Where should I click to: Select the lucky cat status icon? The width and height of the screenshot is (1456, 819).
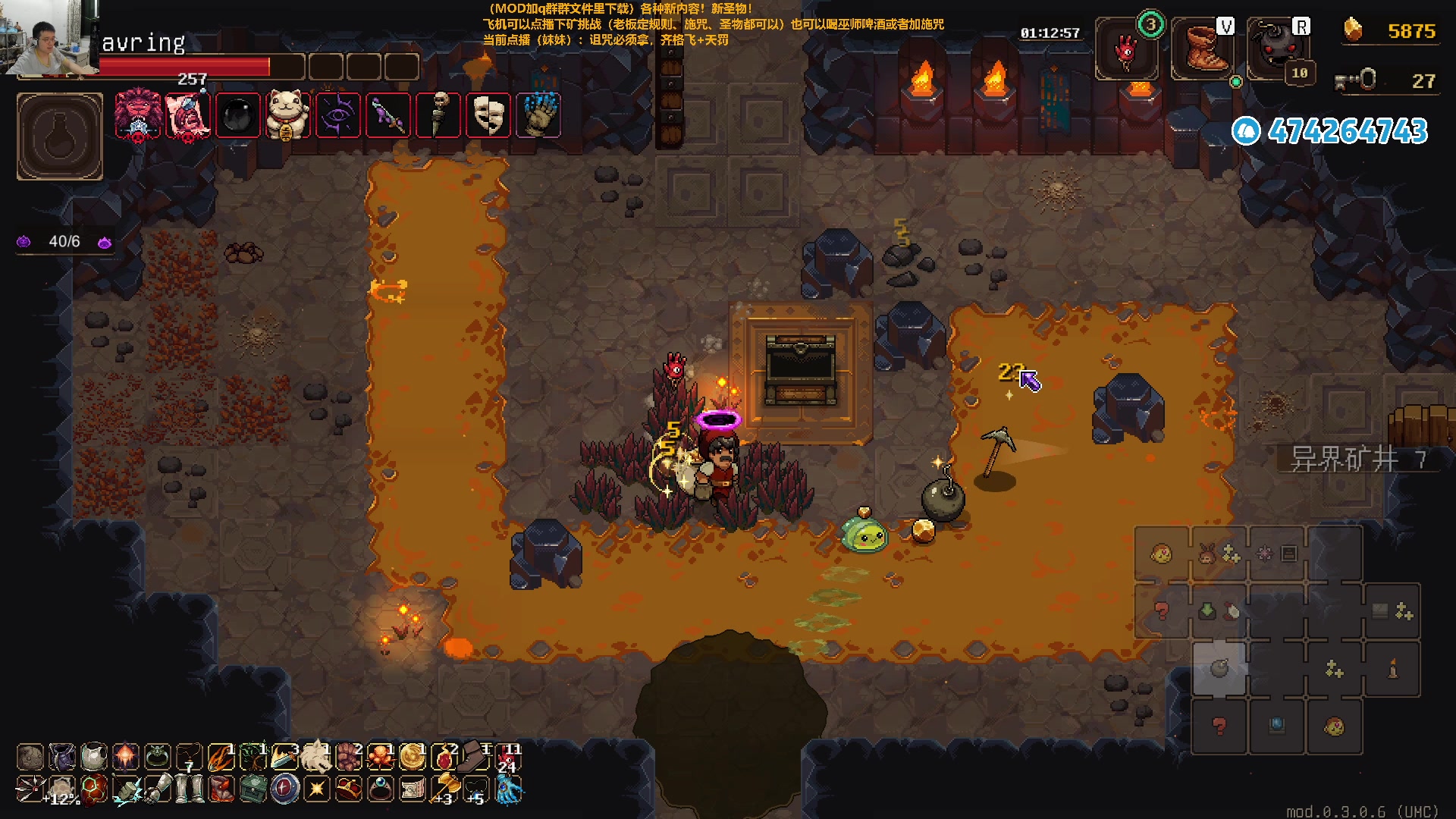pos(287,115)
